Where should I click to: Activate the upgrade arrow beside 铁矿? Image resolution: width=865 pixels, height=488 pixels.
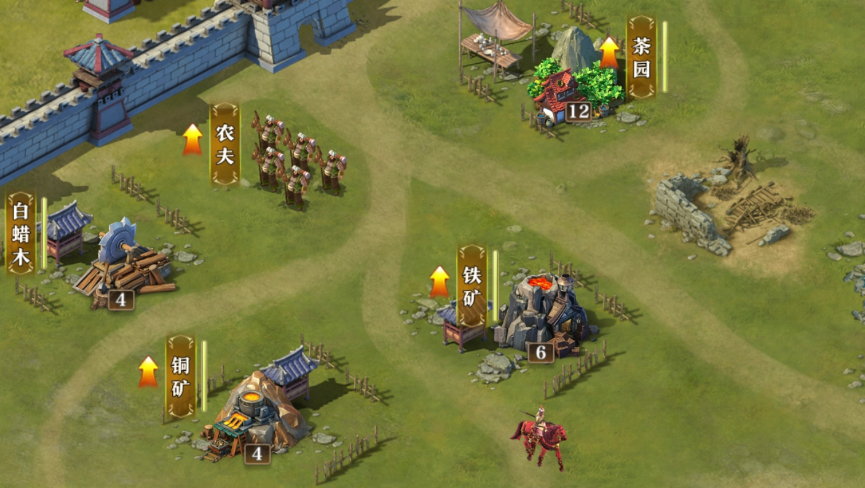click(x=440, y=281)
